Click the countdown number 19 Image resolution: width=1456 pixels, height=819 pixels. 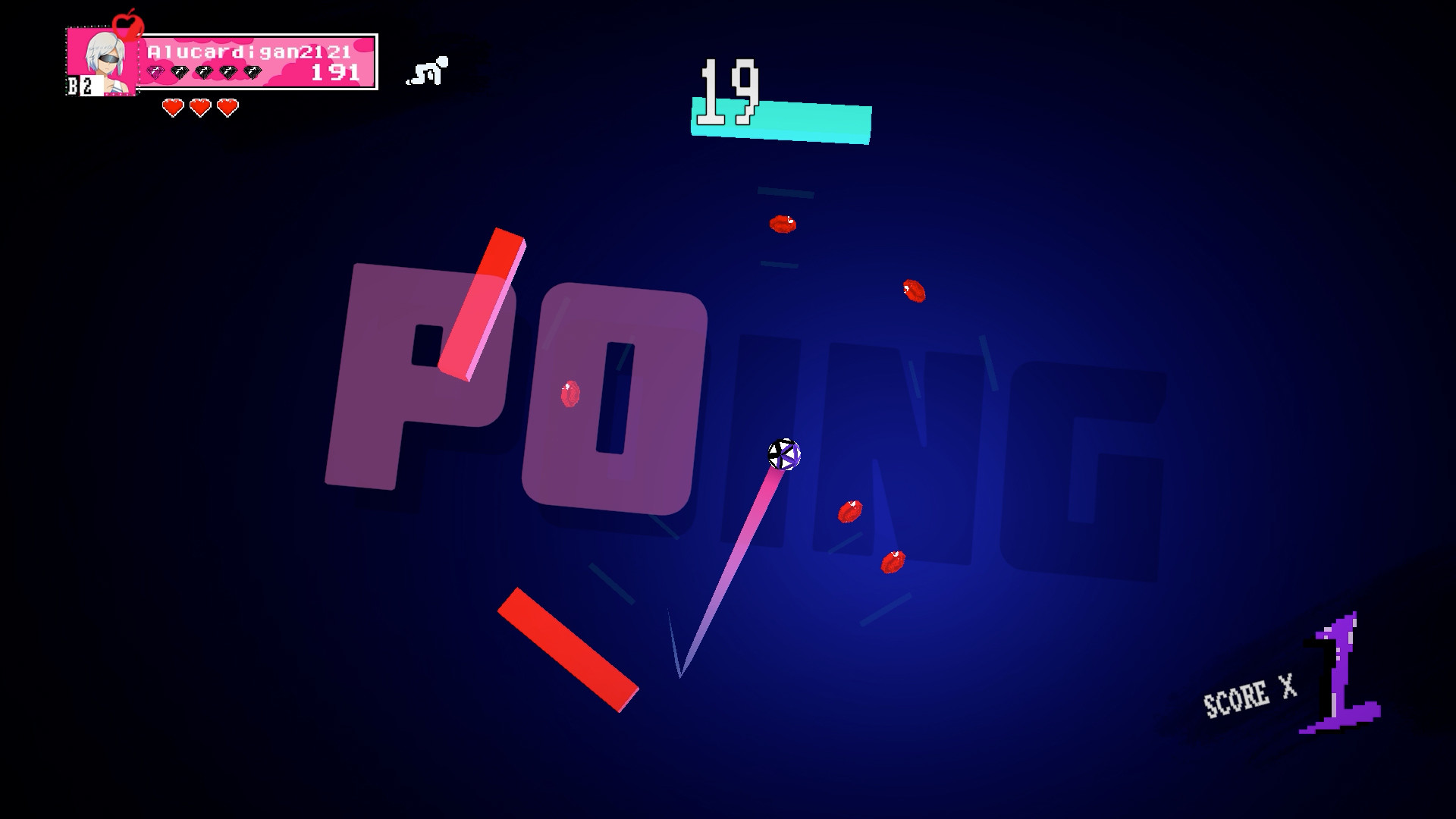pyautogui.click(x=730, y=90)
